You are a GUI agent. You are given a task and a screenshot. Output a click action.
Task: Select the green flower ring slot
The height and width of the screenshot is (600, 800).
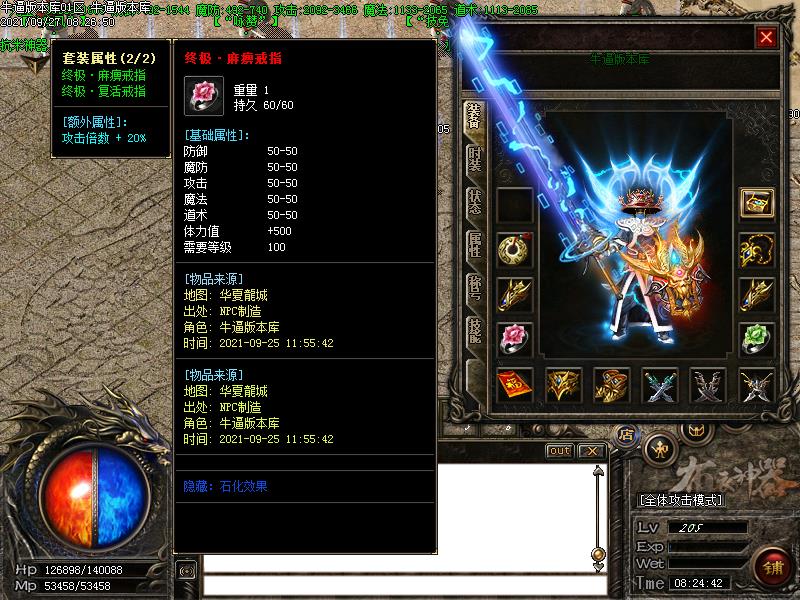click(757, 339)
